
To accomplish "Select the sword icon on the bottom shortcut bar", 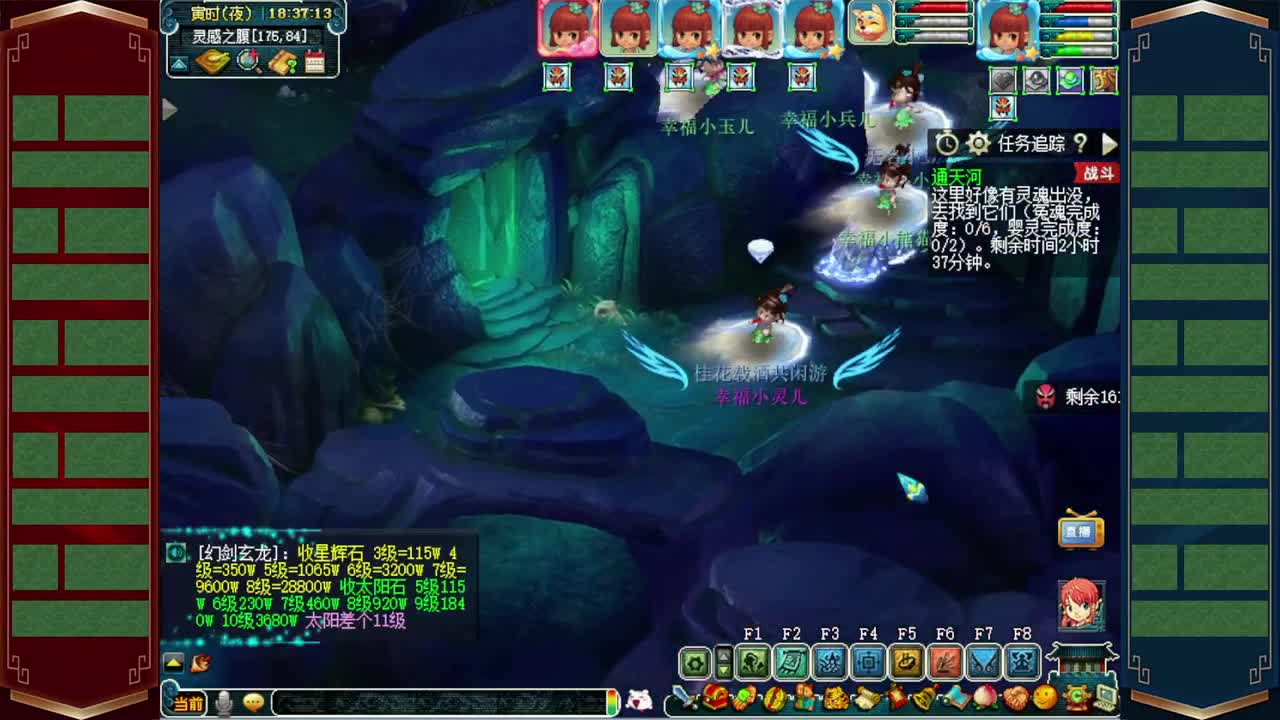I will pyautogui.click(x=683, y=697).
